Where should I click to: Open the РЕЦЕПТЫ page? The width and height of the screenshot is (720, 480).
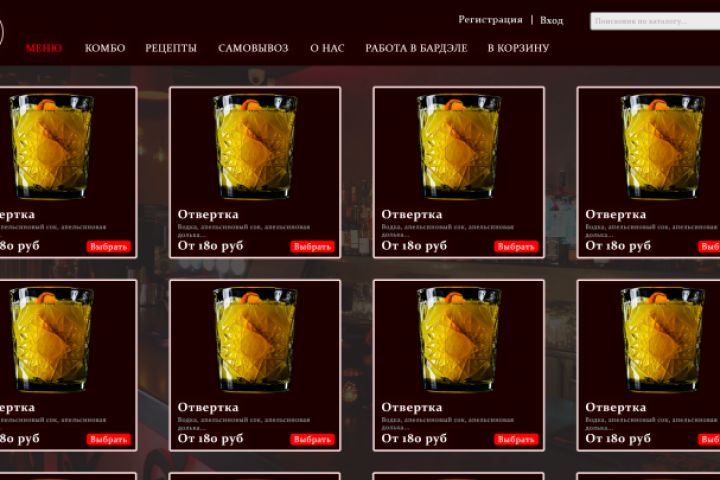[171, 48]
